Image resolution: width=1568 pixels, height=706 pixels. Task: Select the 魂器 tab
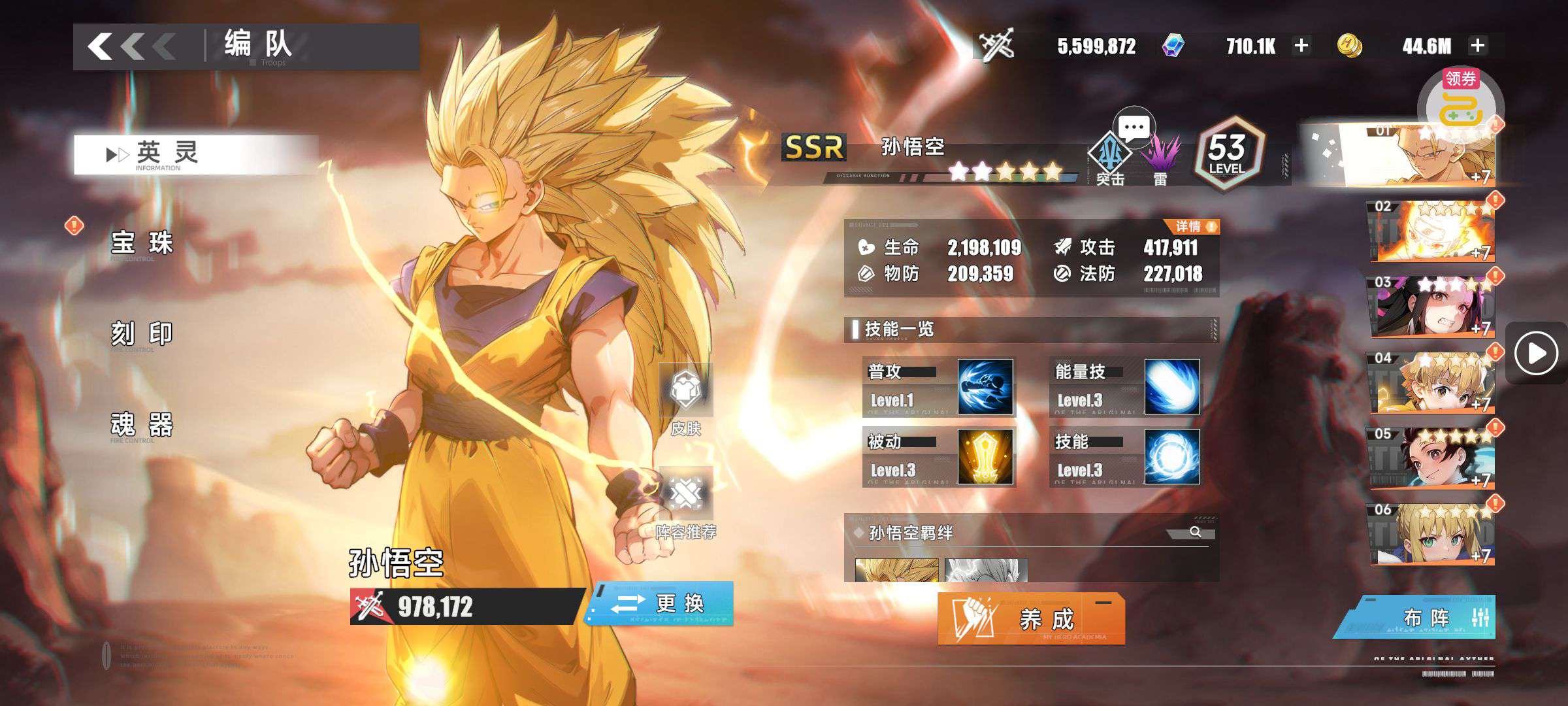tap(142, 425)
